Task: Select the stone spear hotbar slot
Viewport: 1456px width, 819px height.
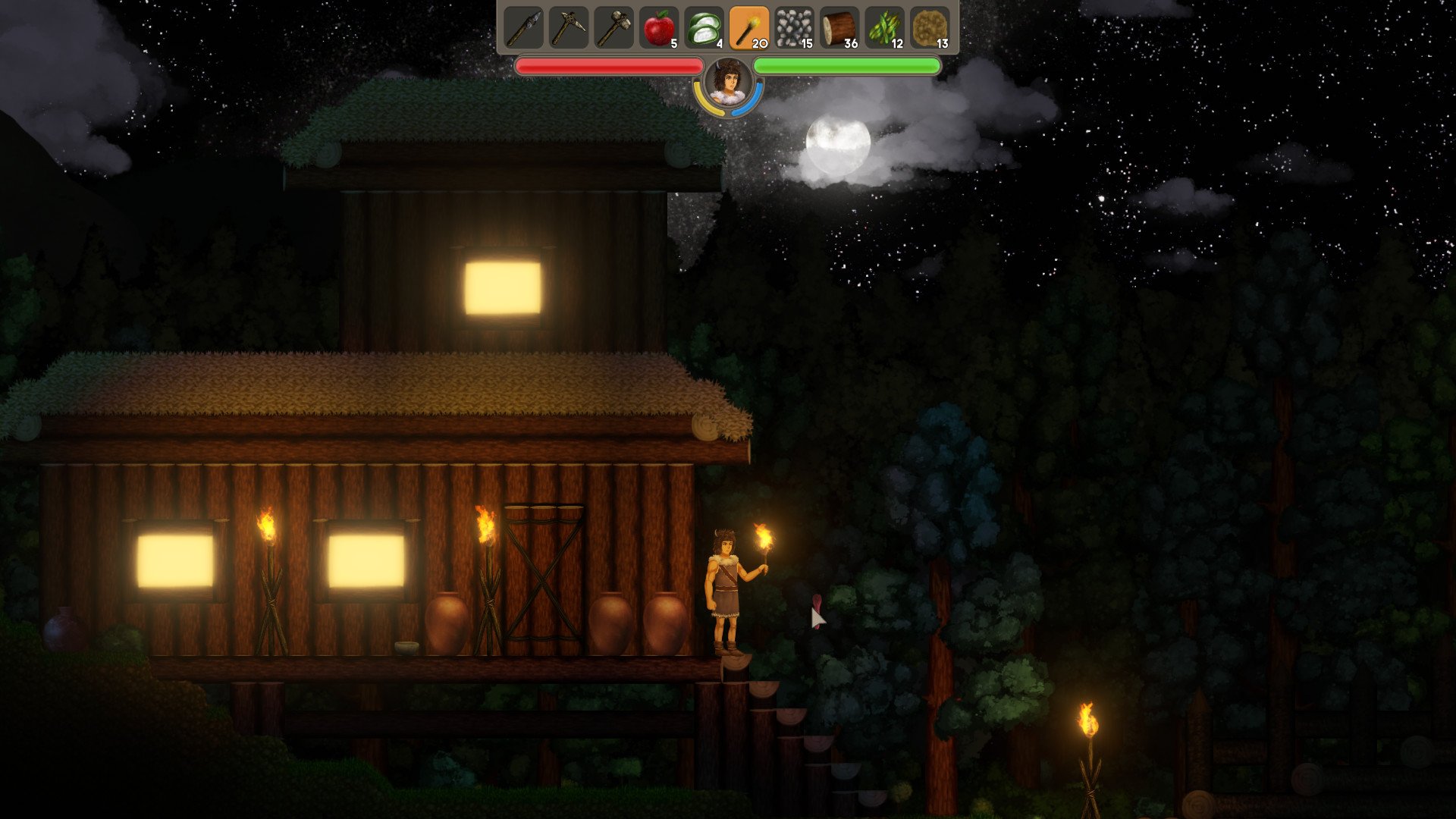Action: (523, 28)
